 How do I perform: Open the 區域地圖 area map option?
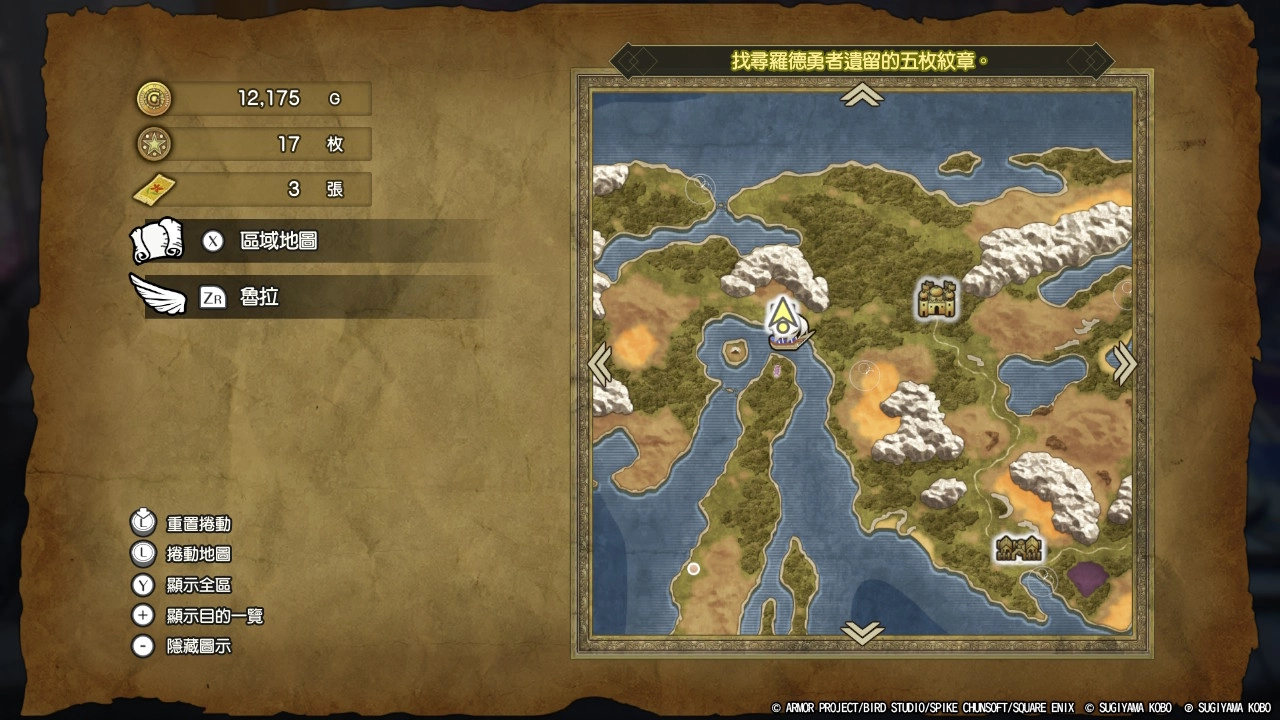[278, 242]
